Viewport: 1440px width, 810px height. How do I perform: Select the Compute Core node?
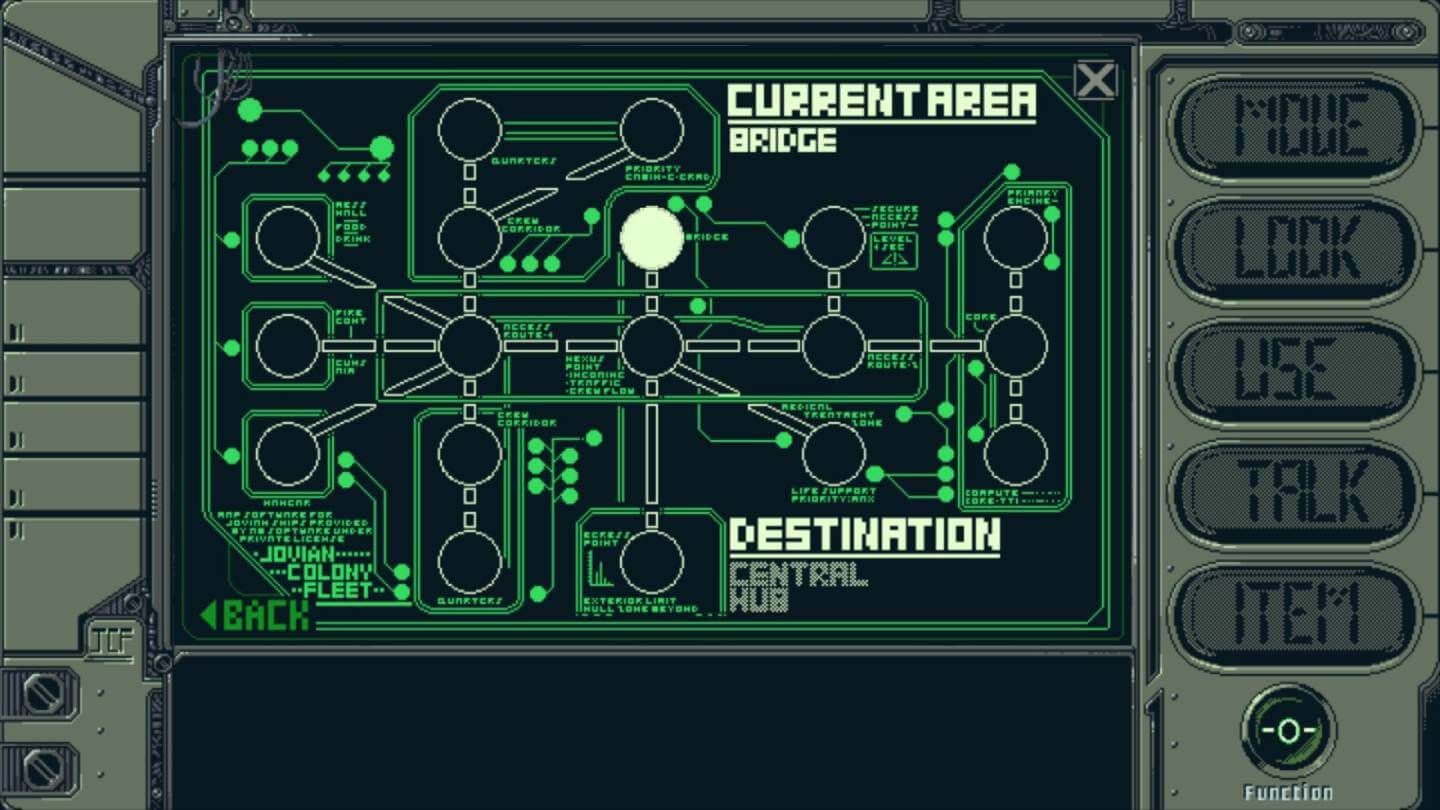pos(1016,453)
